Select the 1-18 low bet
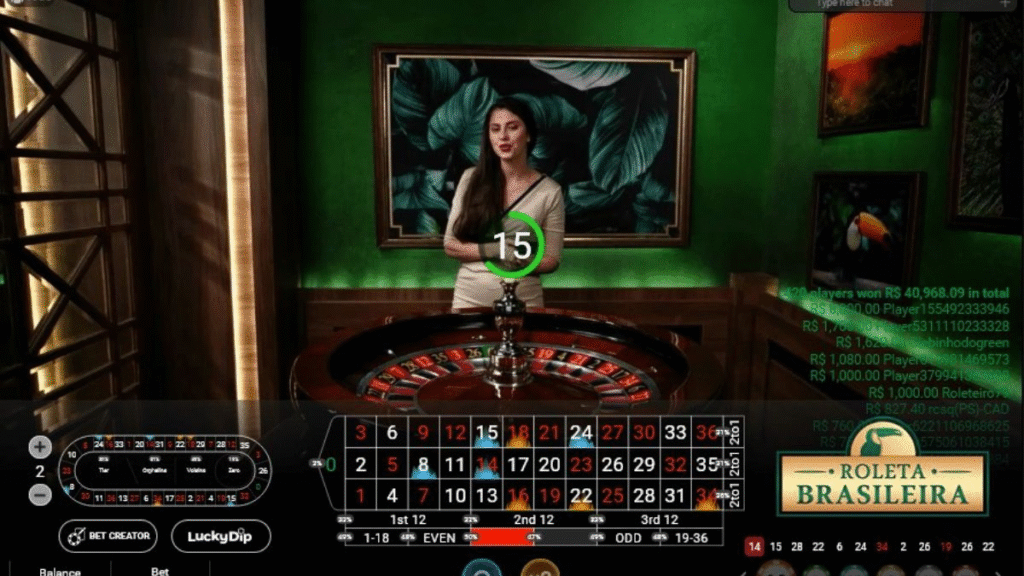 (378, 538)
